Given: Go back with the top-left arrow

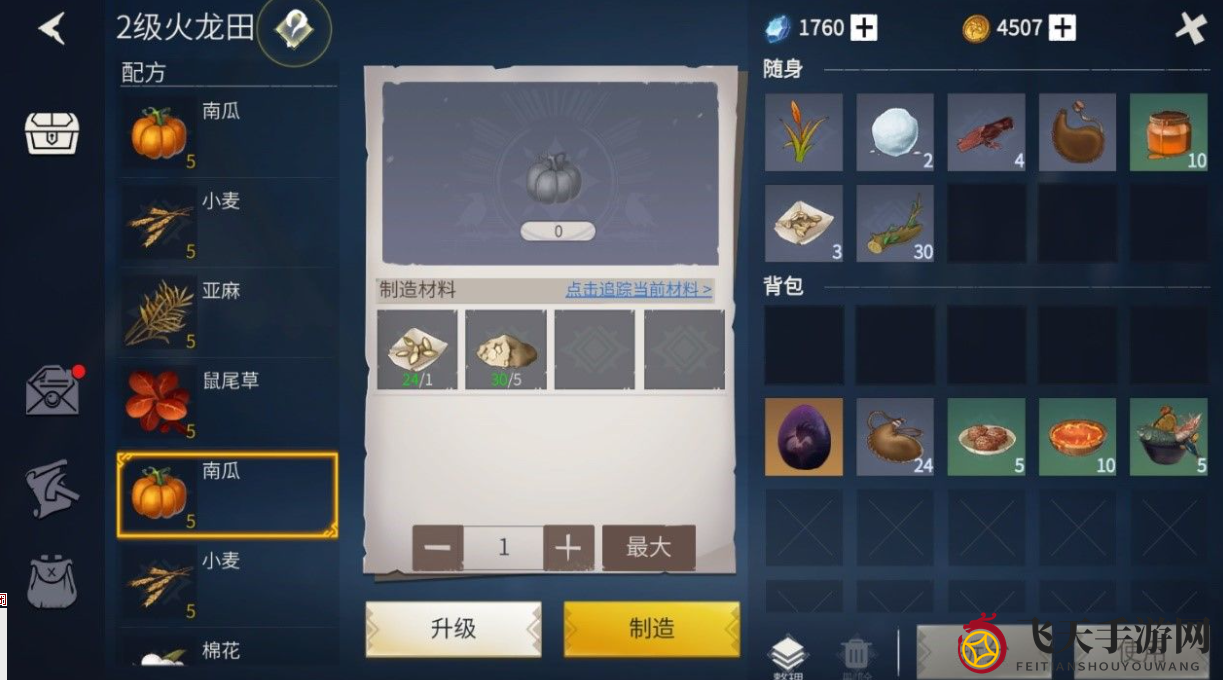Looking at the screenshot, I should (51, 28).
